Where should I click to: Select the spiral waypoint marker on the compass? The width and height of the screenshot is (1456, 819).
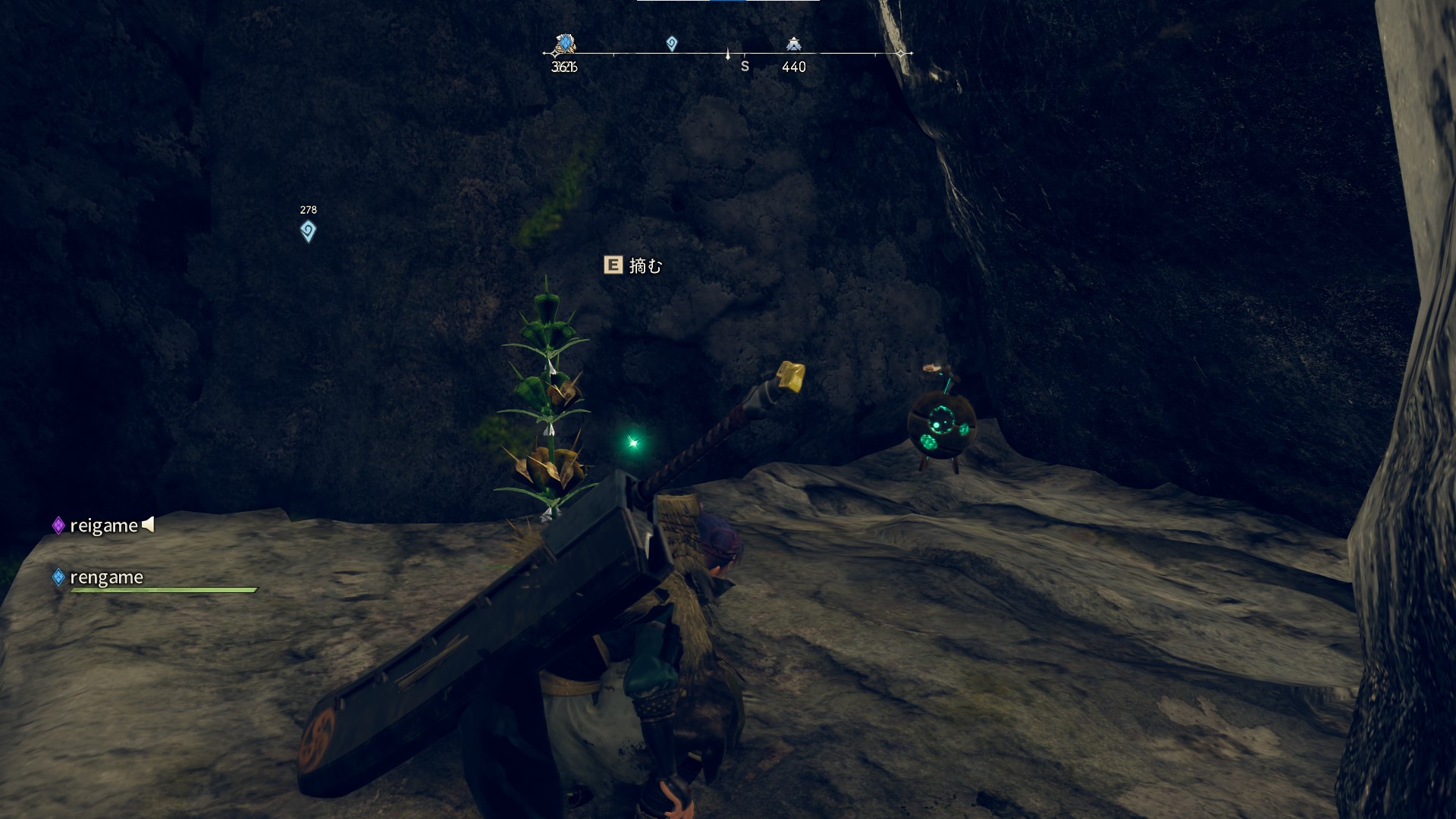pyautogui.click(x=671, y=44)
